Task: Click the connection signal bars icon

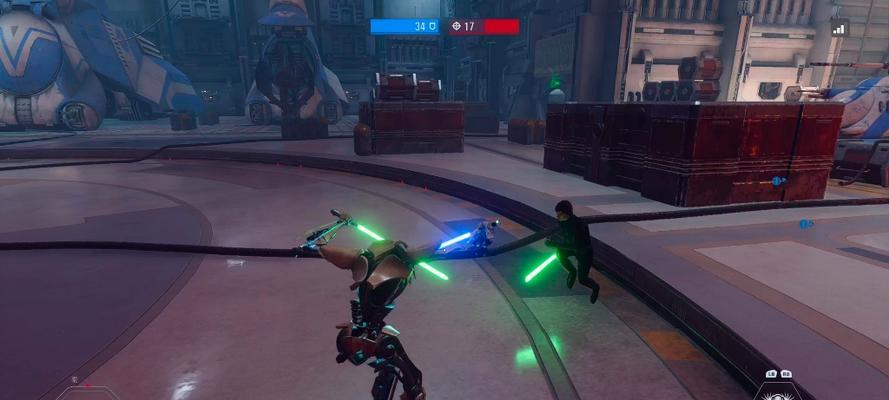Action: click(838, 29)
